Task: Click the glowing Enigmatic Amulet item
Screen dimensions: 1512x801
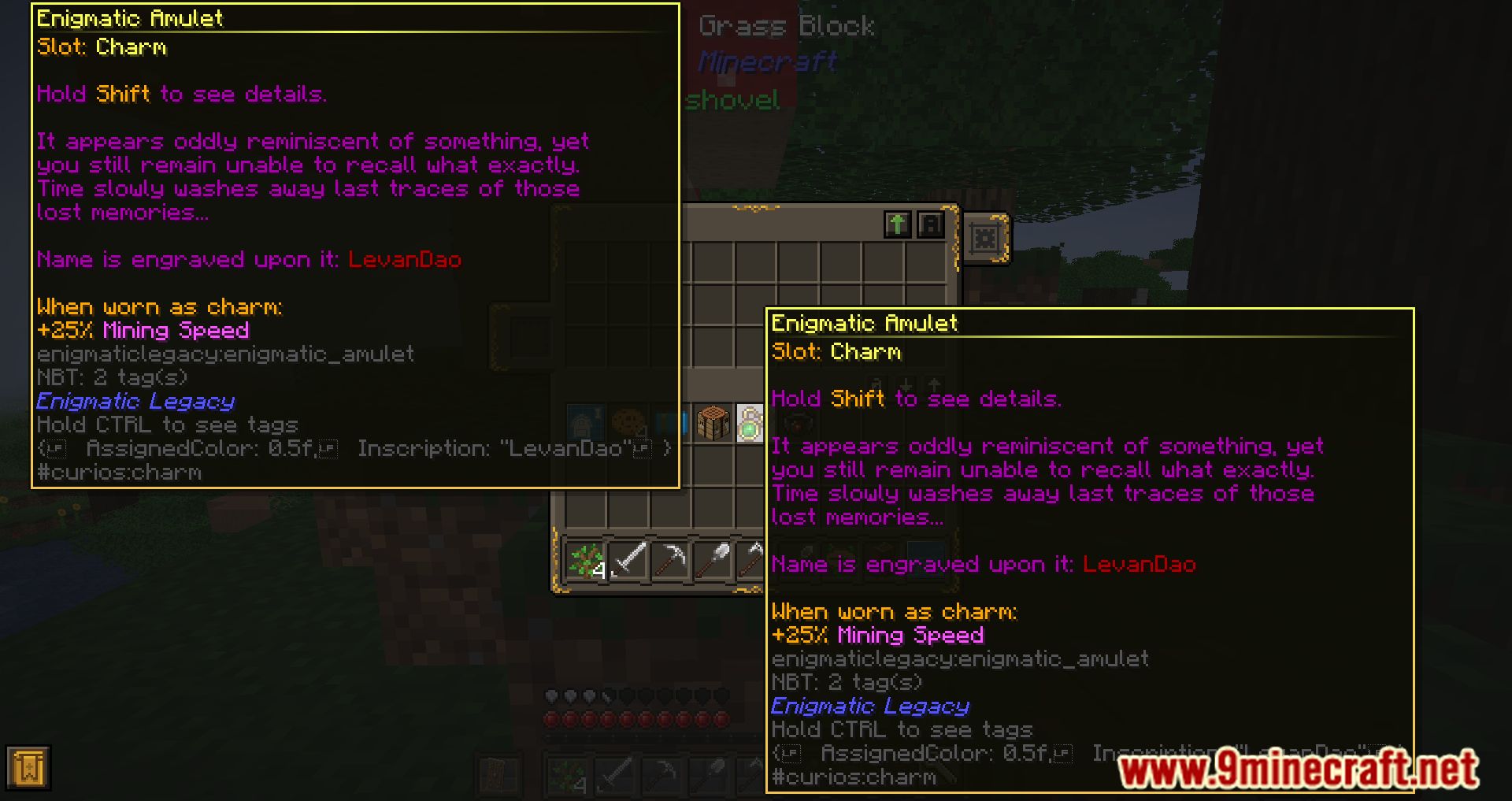Action: (x=749, y=423)
